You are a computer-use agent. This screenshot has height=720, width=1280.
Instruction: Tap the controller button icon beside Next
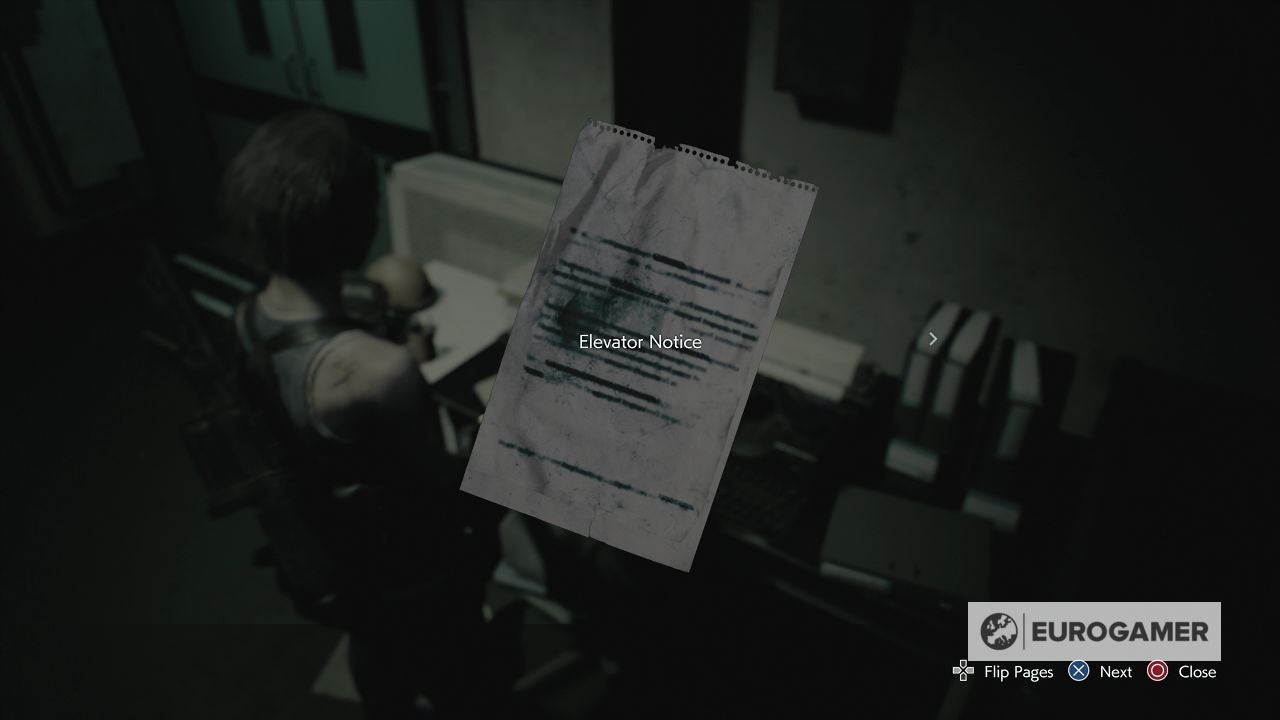pos(1077,671)
